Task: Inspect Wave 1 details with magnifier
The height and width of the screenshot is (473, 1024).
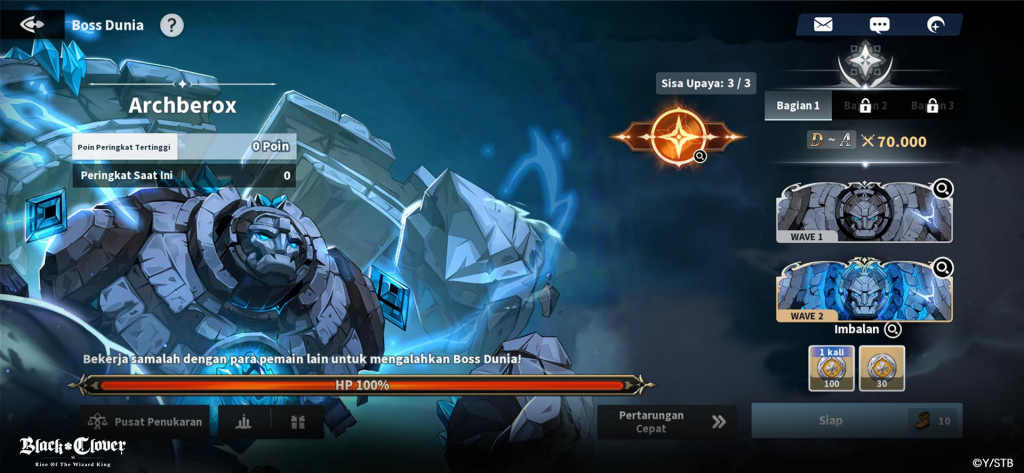Action: (x=943, y=188)
